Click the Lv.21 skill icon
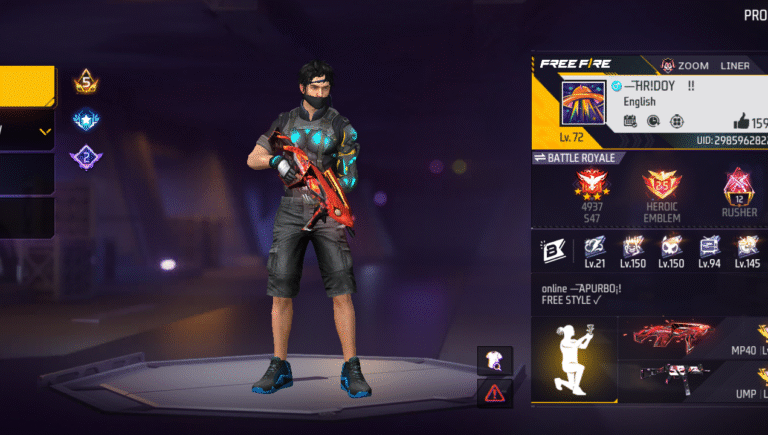This screenshot has height=435, width=768. coord(593,246)
